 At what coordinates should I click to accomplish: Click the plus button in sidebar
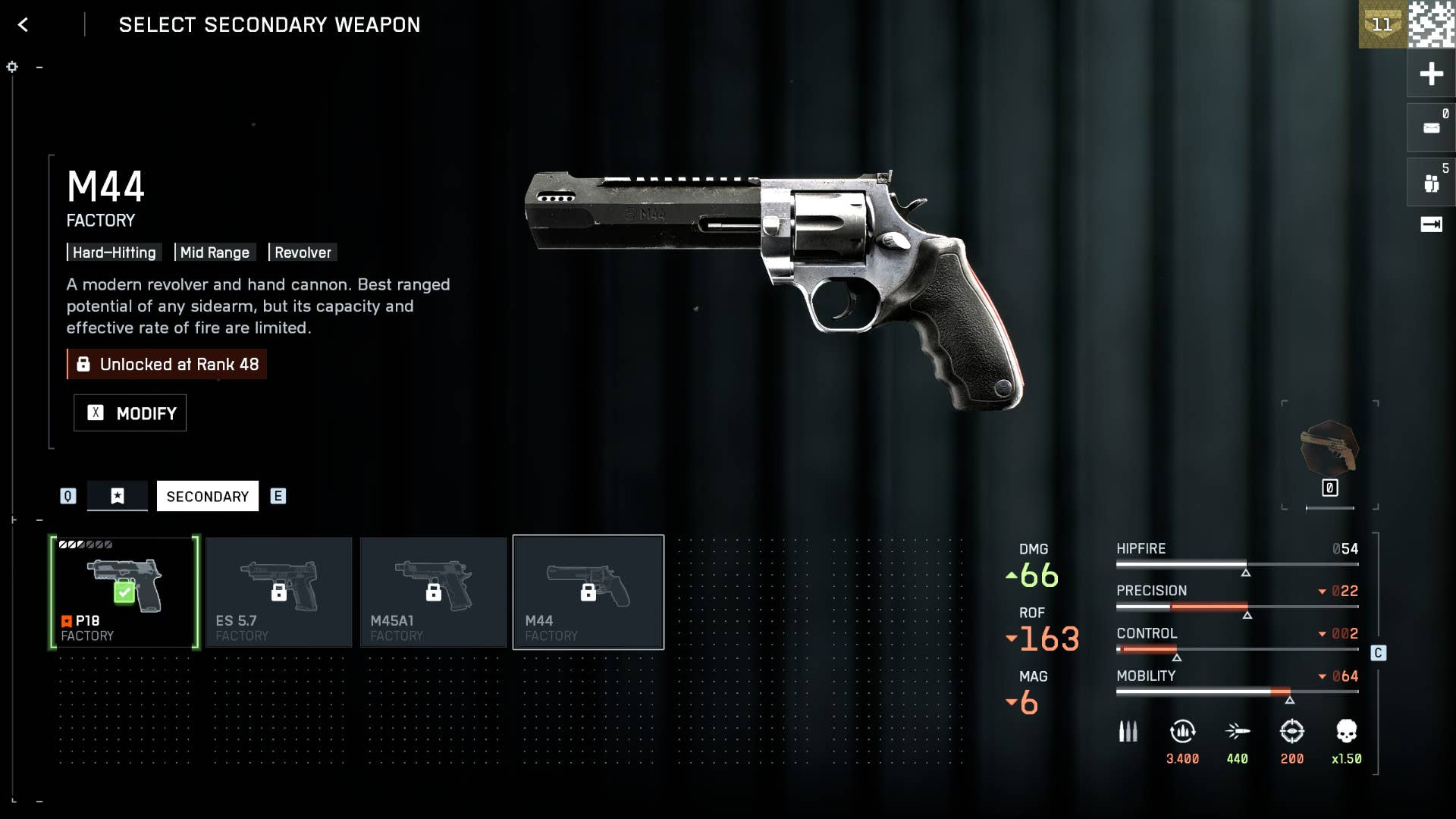coord(1431,74)
